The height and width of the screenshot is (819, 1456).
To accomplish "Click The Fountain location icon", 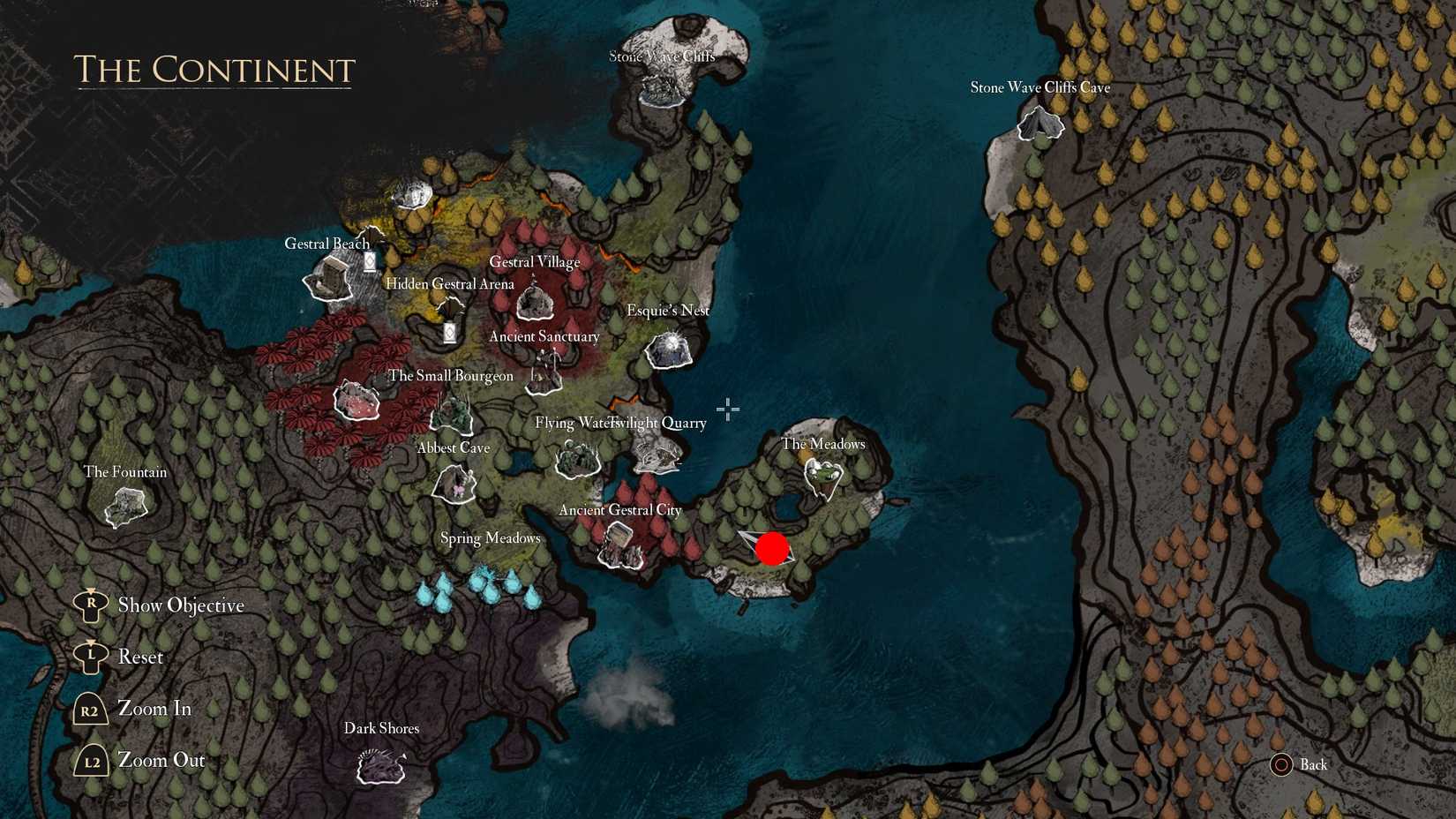I will click(125, 505).
